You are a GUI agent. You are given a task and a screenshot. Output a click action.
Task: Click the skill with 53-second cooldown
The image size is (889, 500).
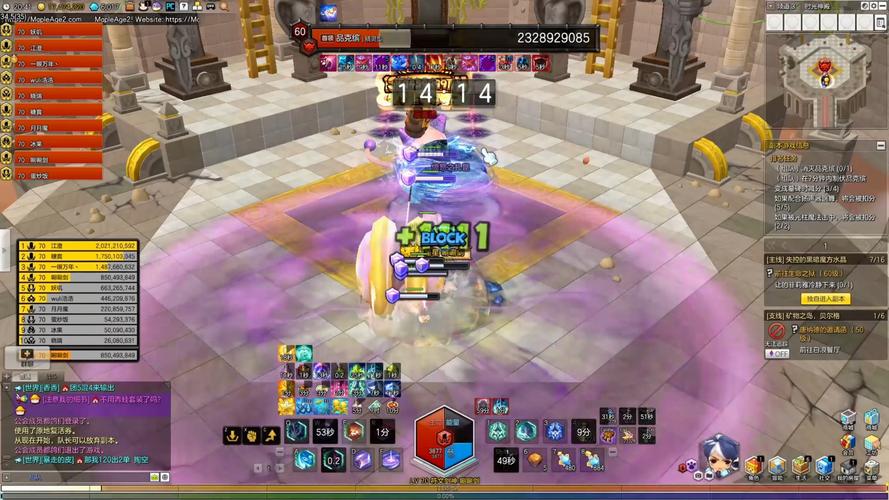point(324,432)
